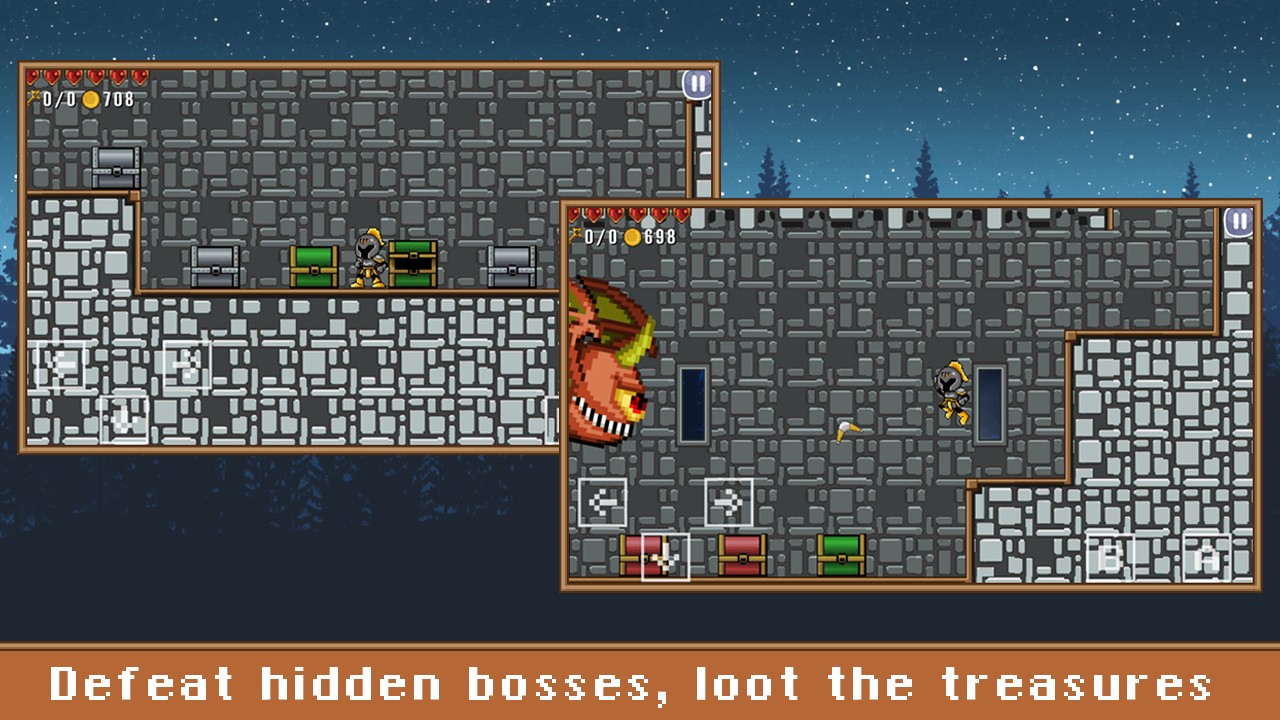Pause the game in the upper chest-room screenshot
The width and height of the screenshot is (1280, 720).
tap(697, 84)
